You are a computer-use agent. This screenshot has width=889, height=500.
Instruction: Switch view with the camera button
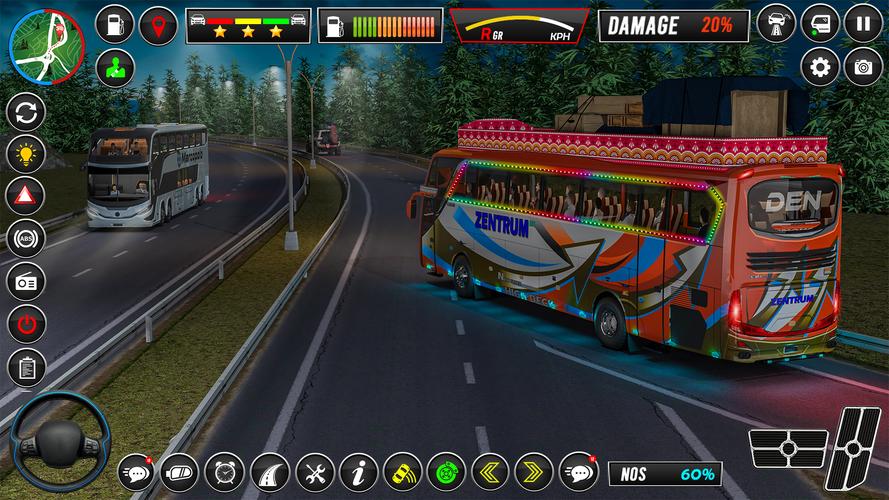[x=863, y=67]
